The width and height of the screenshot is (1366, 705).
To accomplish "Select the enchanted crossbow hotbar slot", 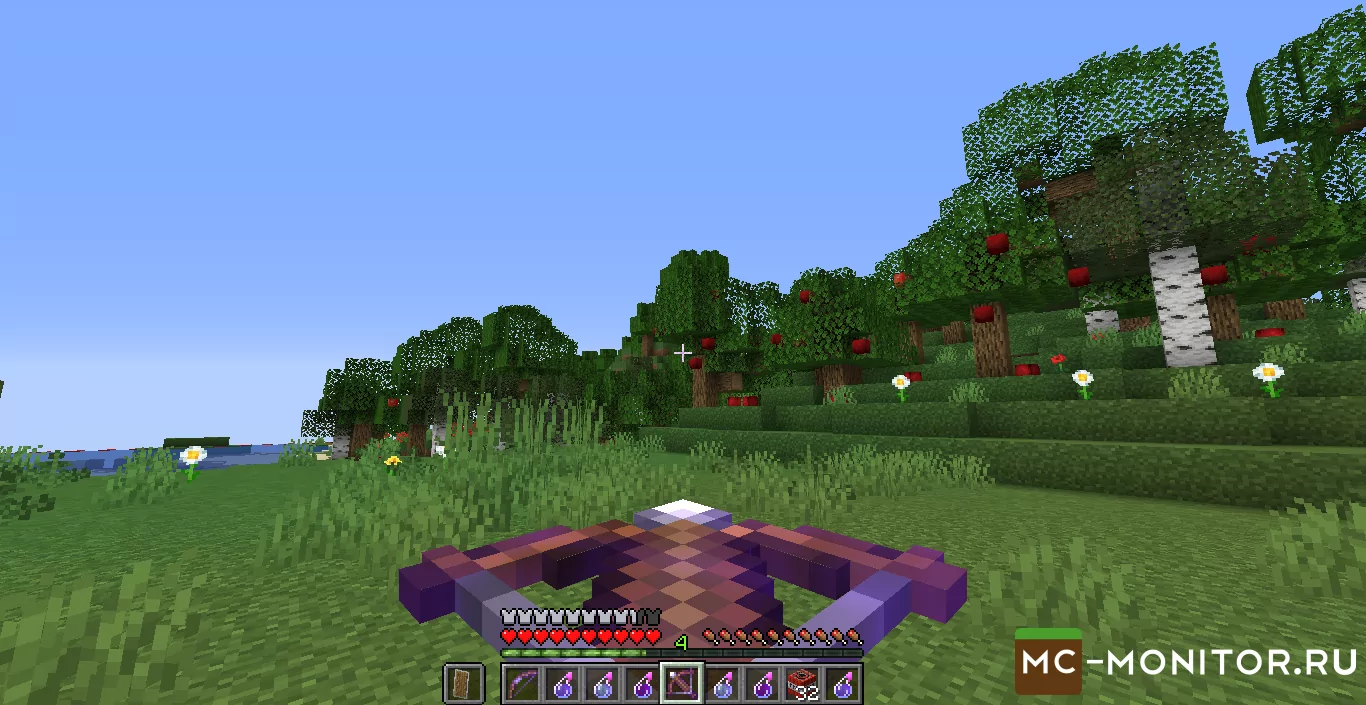I will tap(682, 684).
